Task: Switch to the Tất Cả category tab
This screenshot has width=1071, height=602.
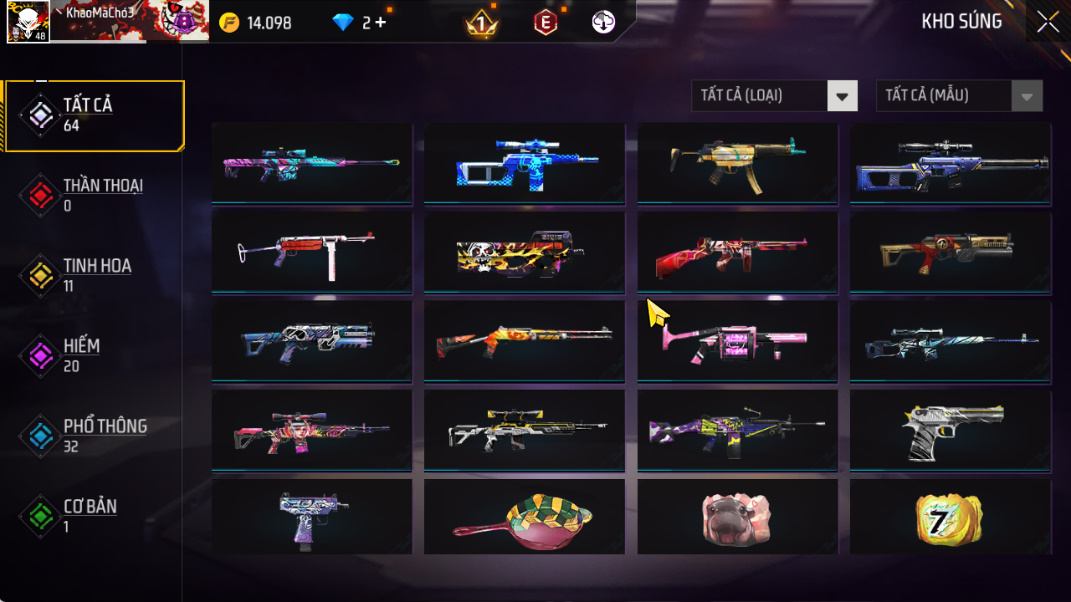Action: [95, 115]
